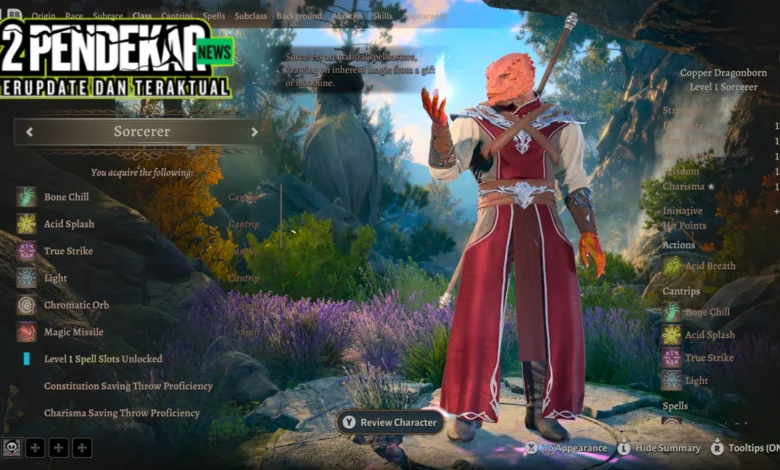Select the skull party portrait slot
780x470 pixels.
12,448
